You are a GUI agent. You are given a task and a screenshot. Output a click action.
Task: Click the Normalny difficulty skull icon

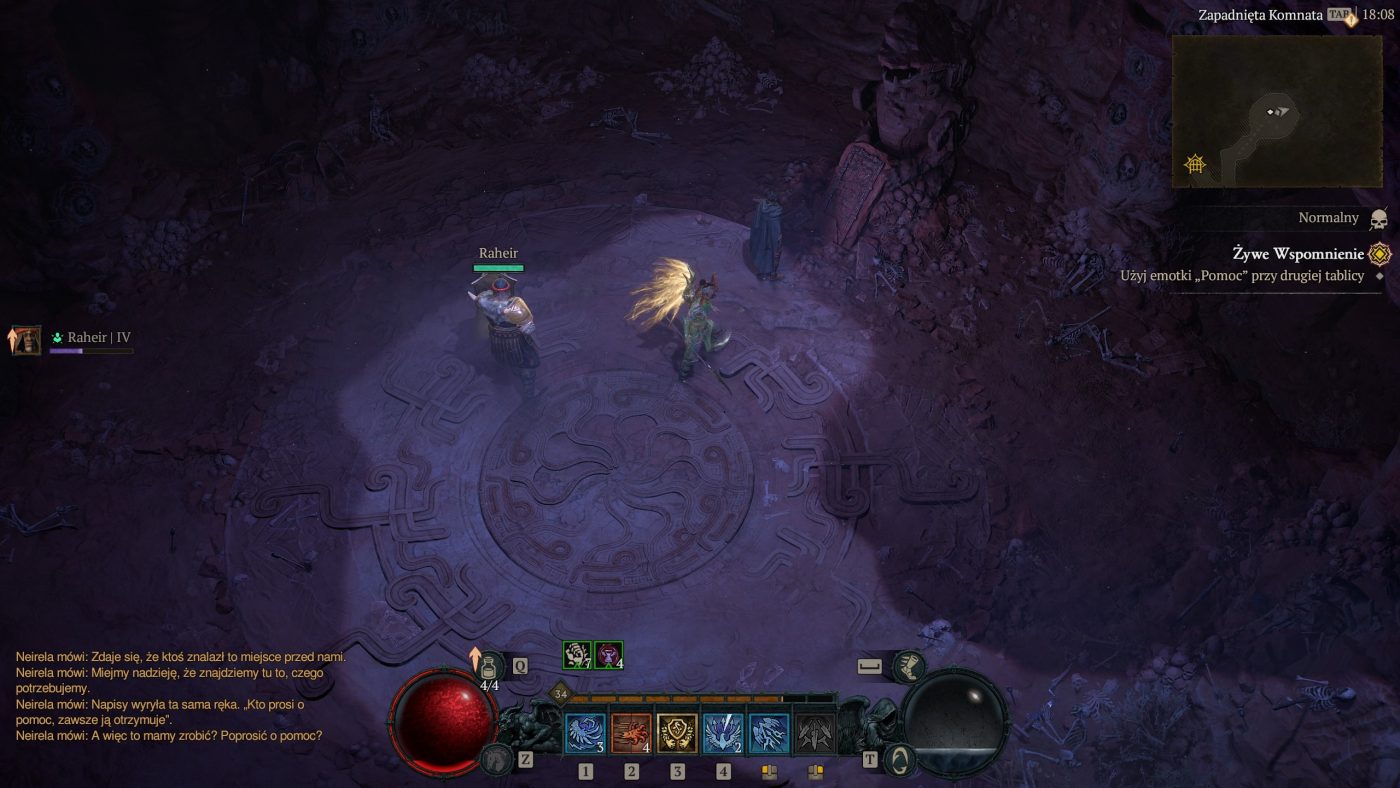1378,219
